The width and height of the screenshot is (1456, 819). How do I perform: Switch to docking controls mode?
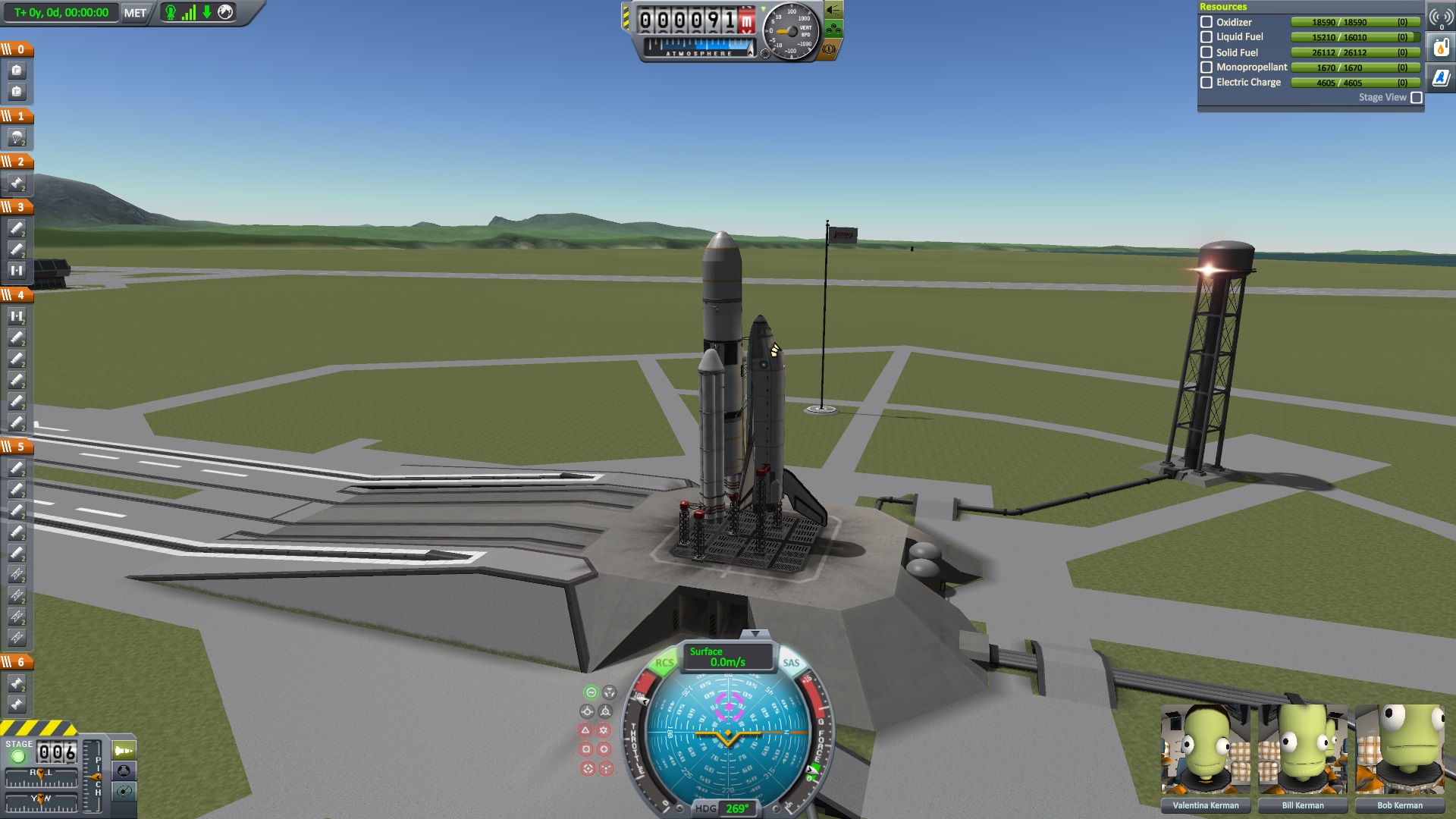pos(124,770)
